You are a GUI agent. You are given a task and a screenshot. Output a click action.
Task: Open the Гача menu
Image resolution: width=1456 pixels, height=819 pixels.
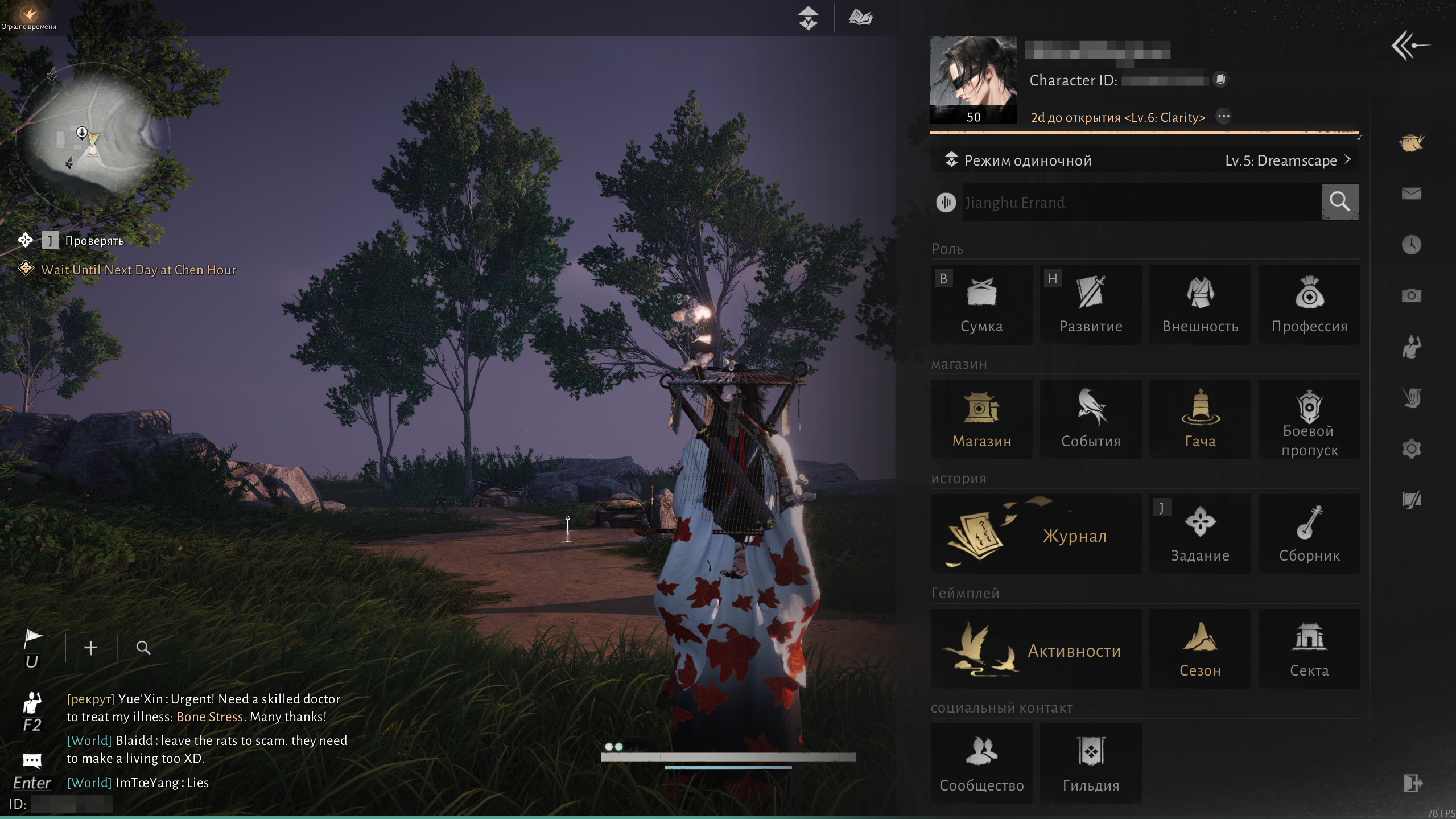tap(1200, 419)
